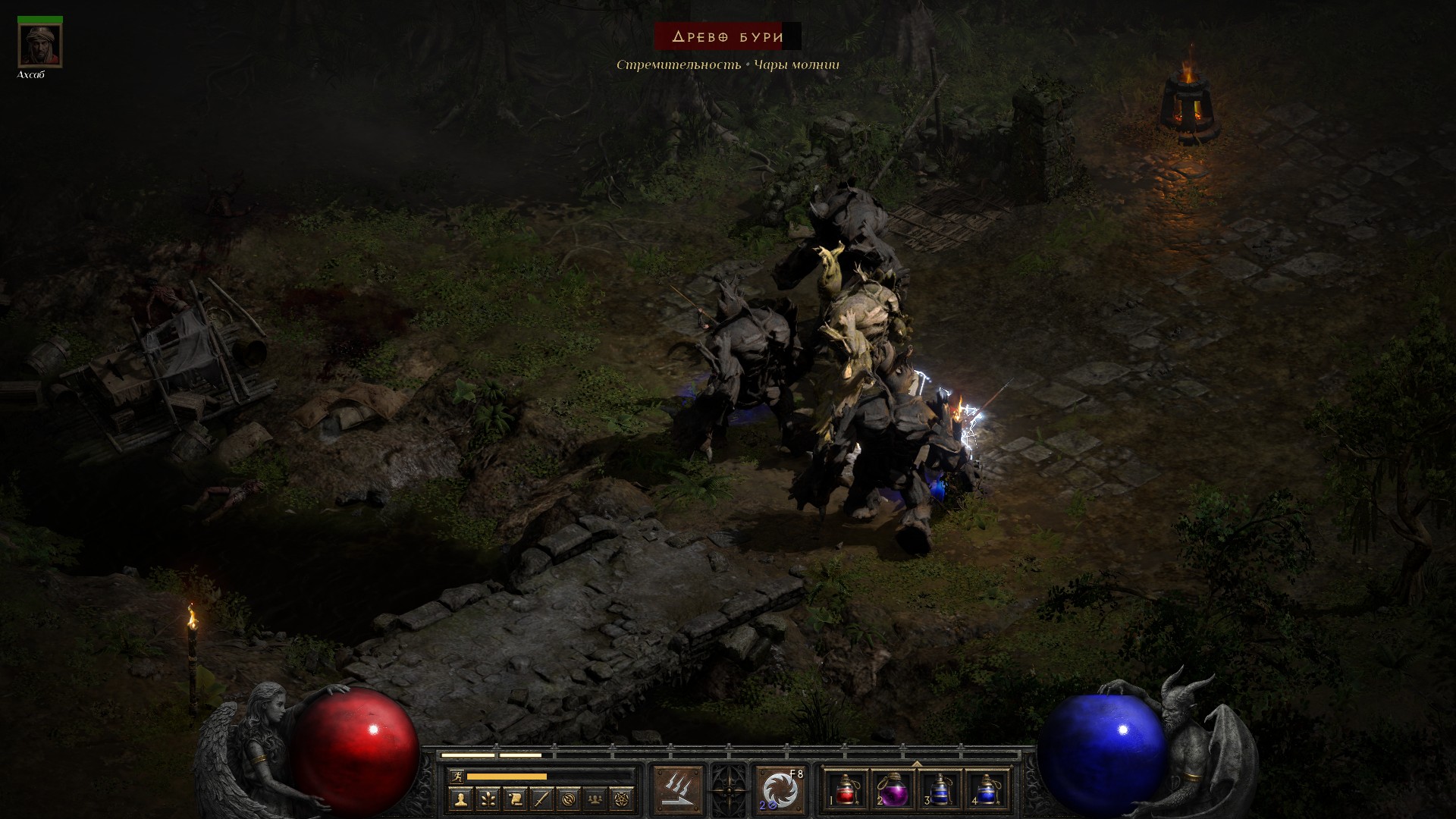
Task: Select the F8 spinning blade skill
Action: click(x=780, y=790)
